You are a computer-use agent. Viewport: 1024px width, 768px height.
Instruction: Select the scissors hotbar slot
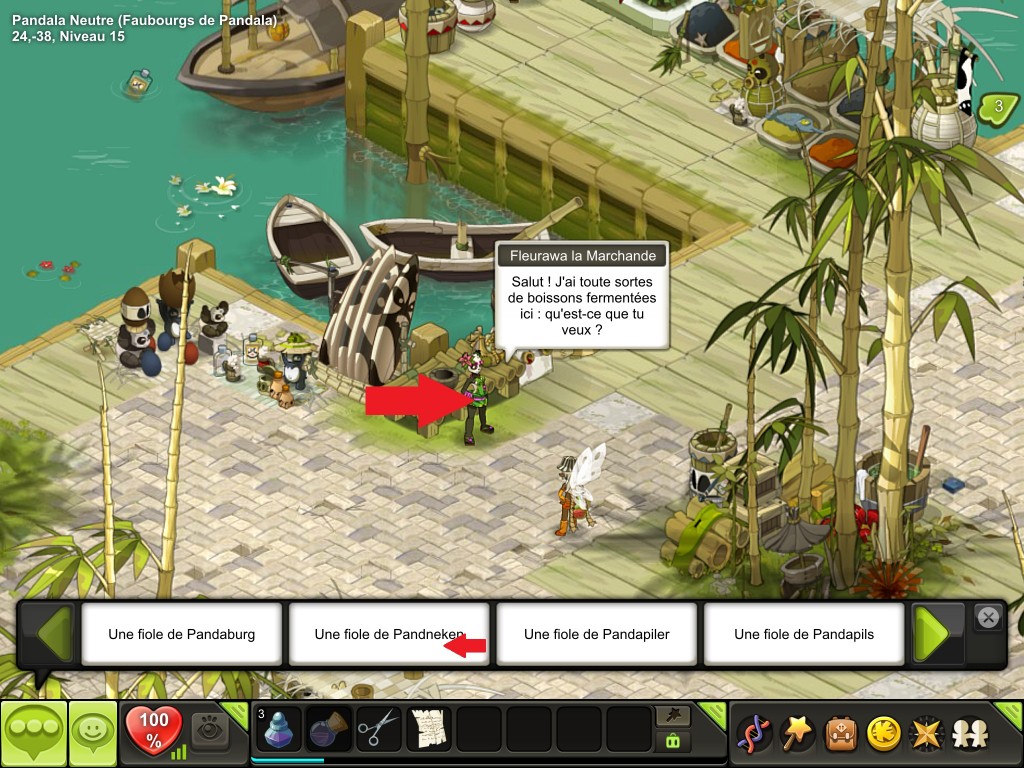coord(378,729)
